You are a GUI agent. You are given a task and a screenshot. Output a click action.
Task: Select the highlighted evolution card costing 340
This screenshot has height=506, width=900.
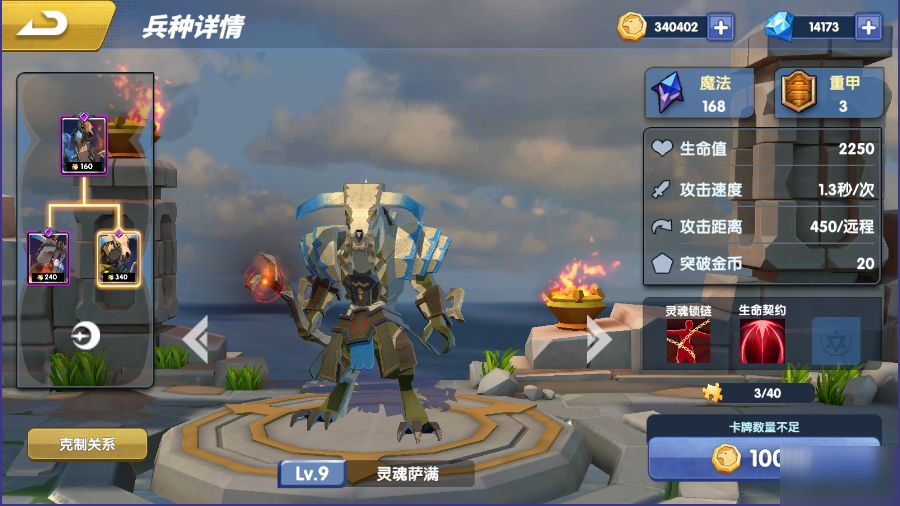click(119, 257)
